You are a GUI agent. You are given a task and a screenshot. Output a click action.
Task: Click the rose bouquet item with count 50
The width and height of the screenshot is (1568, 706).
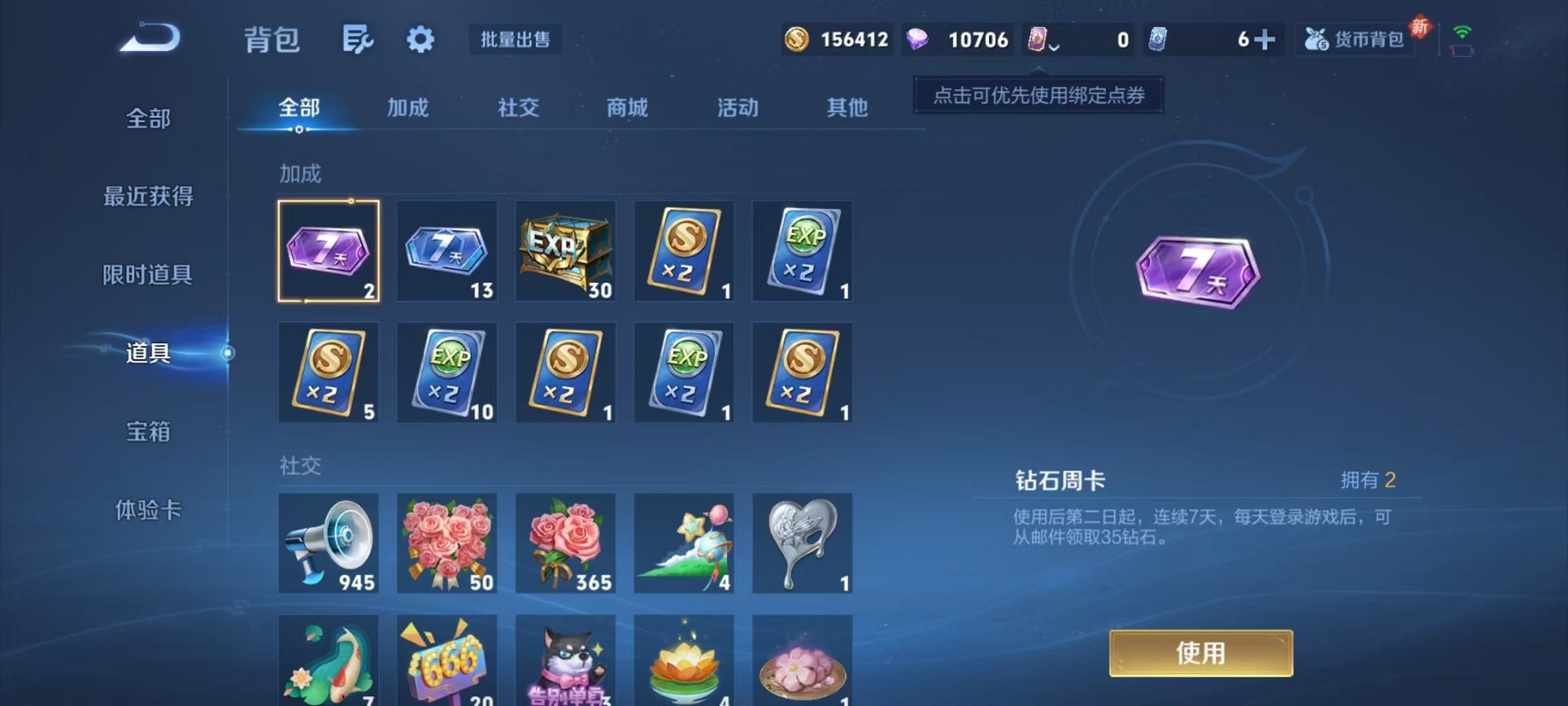tap(447, 544)
